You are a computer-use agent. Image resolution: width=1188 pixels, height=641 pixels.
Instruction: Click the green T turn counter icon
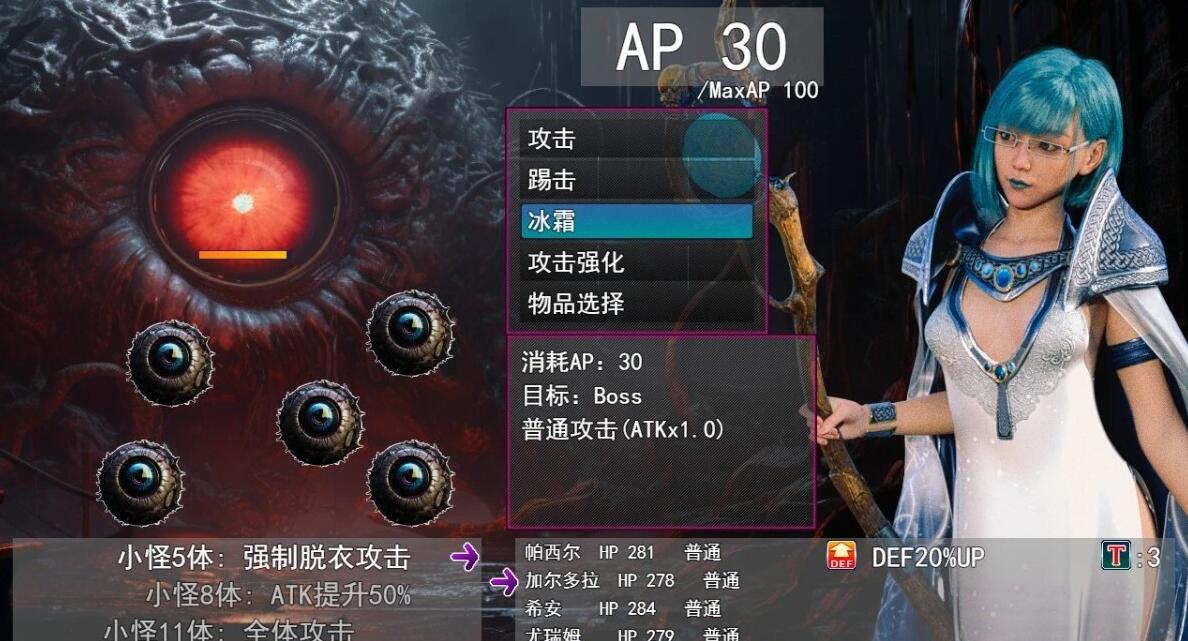click(1114, 556)
